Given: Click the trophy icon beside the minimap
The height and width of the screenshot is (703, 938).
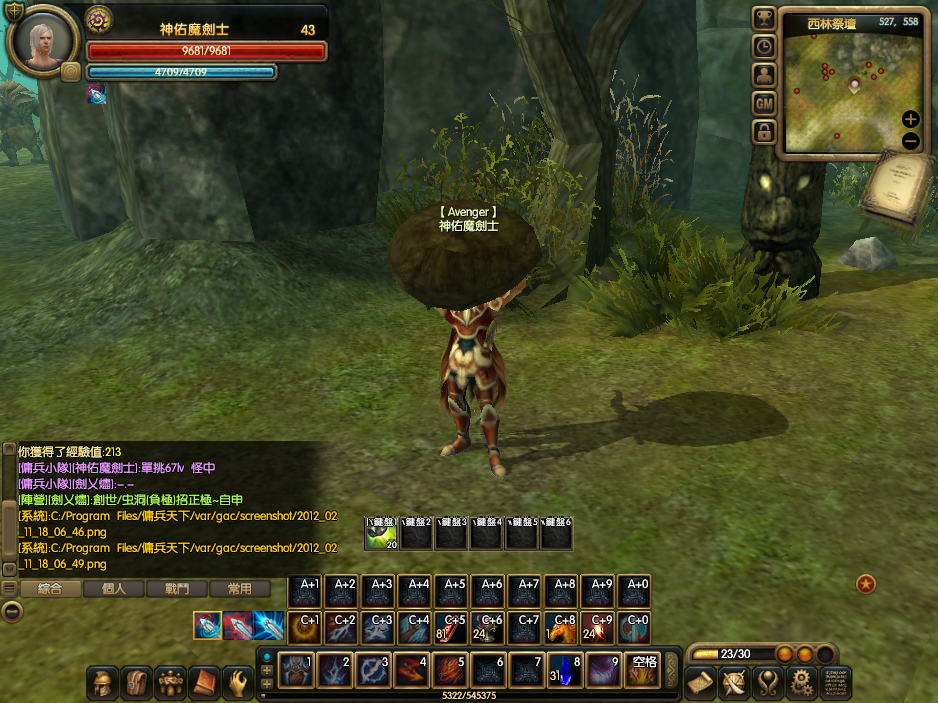Looking at the screenshot, I should pos(764,18).
